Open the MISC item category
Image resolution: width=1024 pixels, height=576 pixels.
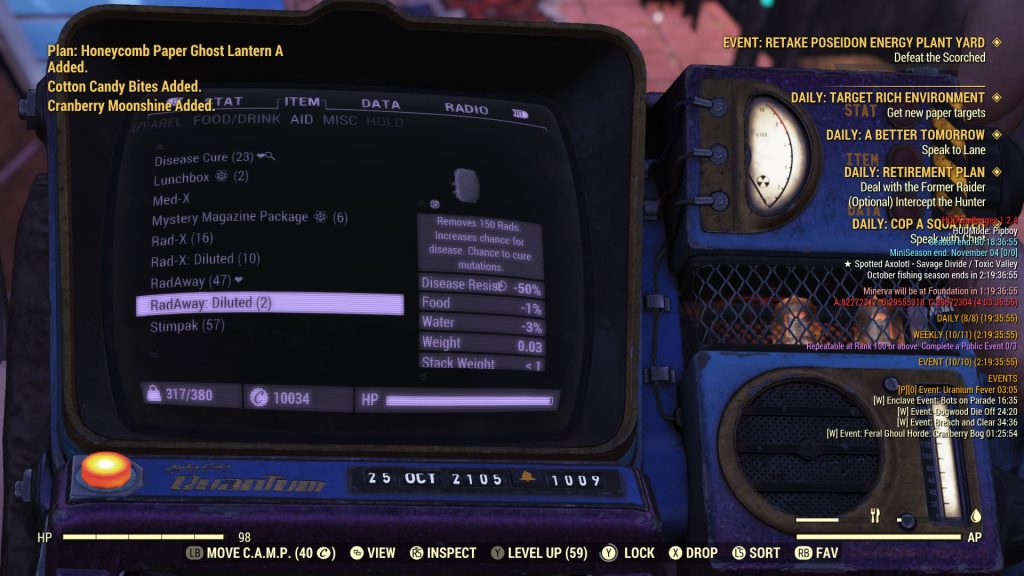click(x=340, y=121)
